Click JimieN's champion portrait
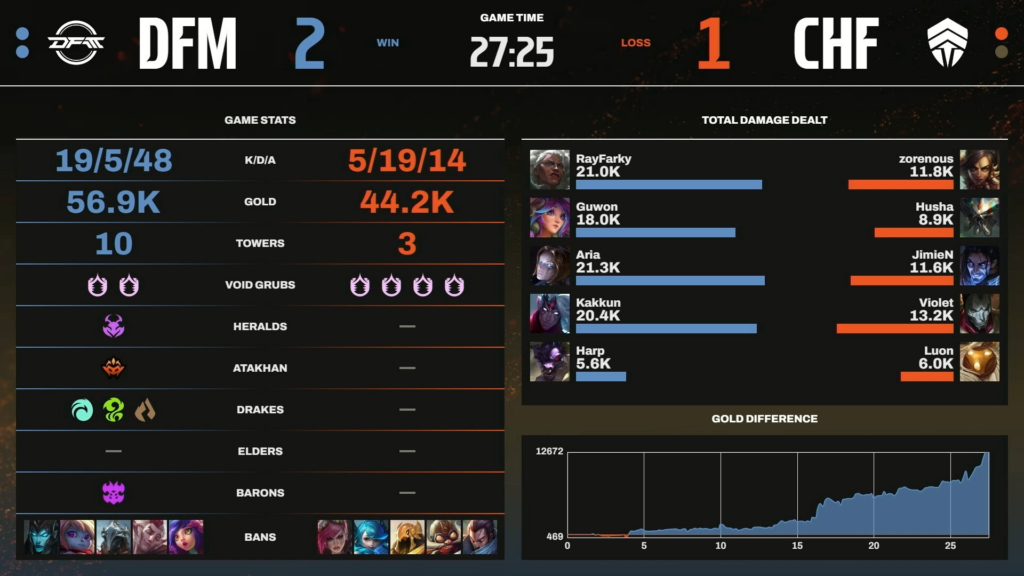The height and width of the screenshot is (576, 1024). (979, 265)
